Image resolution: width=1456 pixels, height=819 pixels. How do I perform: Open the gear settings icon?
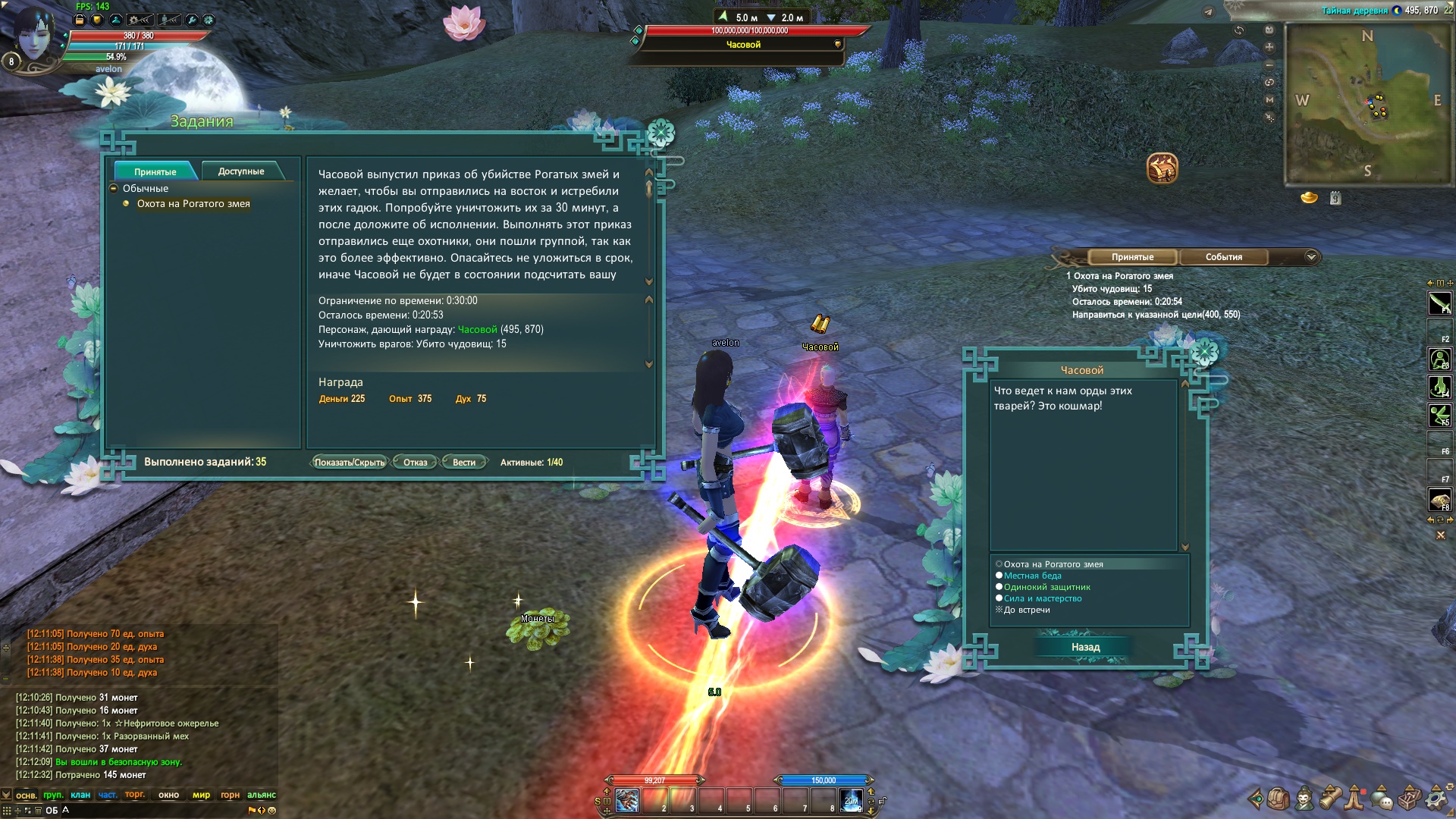(1436, 799)
